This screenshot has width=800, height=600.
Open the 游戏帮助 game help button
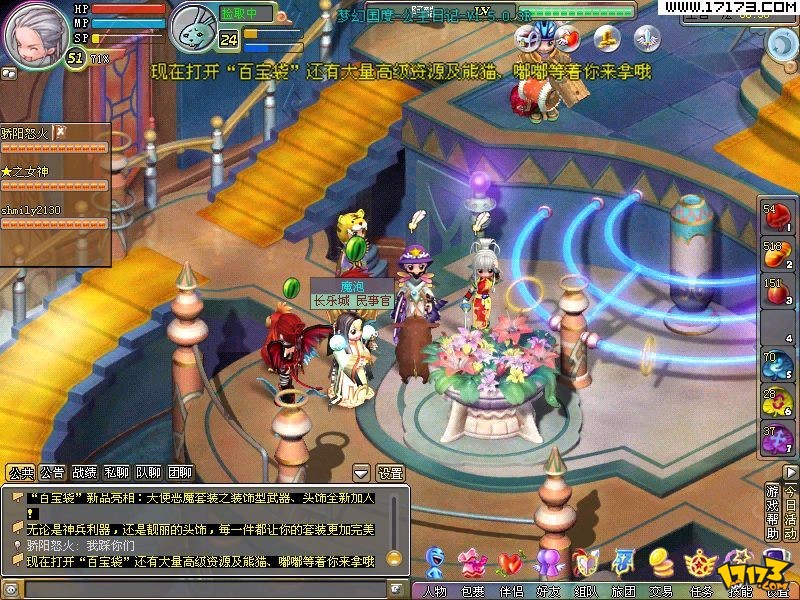772,511
